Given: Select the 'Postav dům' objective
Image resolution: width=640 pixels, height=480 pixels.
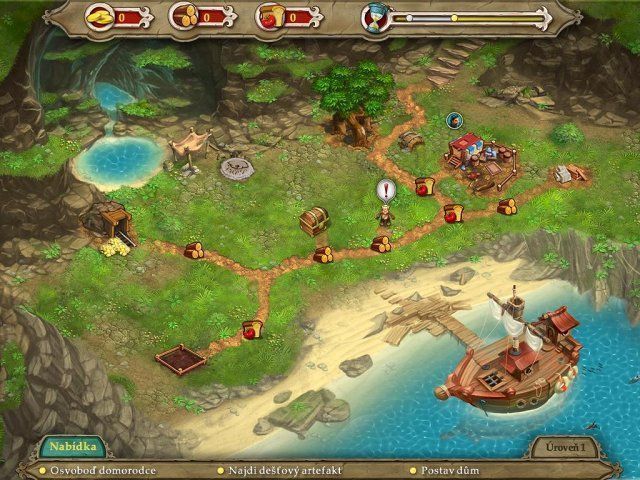Looking at the screenshot, I should click(x=447, y=469).
